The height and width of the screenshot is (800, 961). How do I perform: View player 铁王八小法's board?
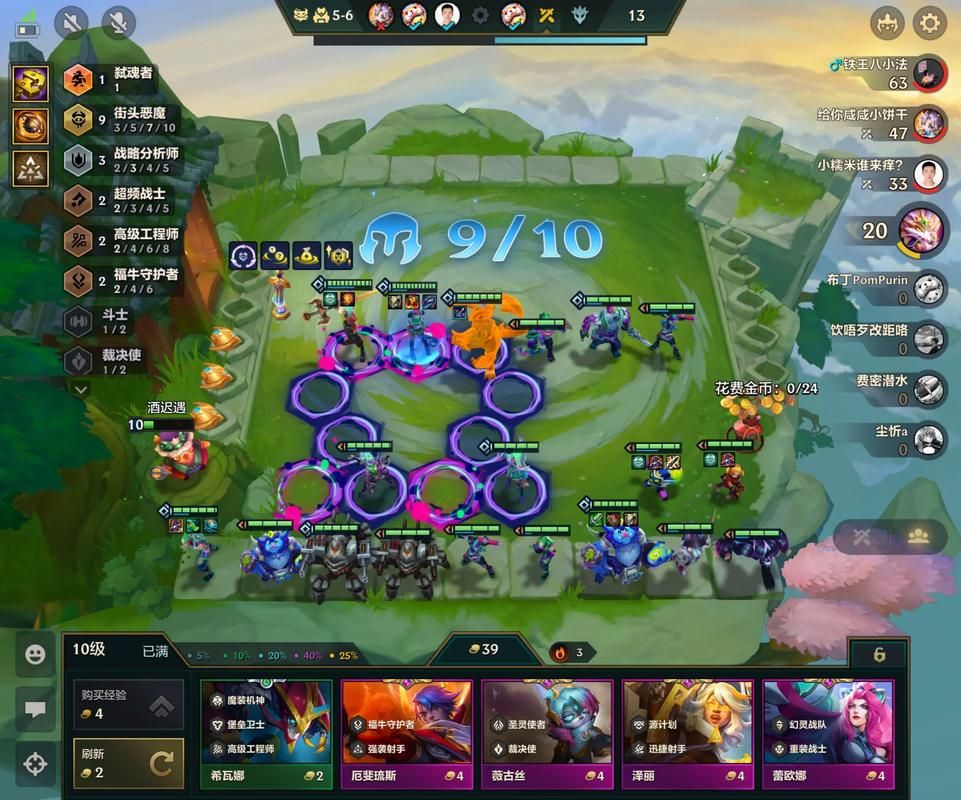[929, 73]
